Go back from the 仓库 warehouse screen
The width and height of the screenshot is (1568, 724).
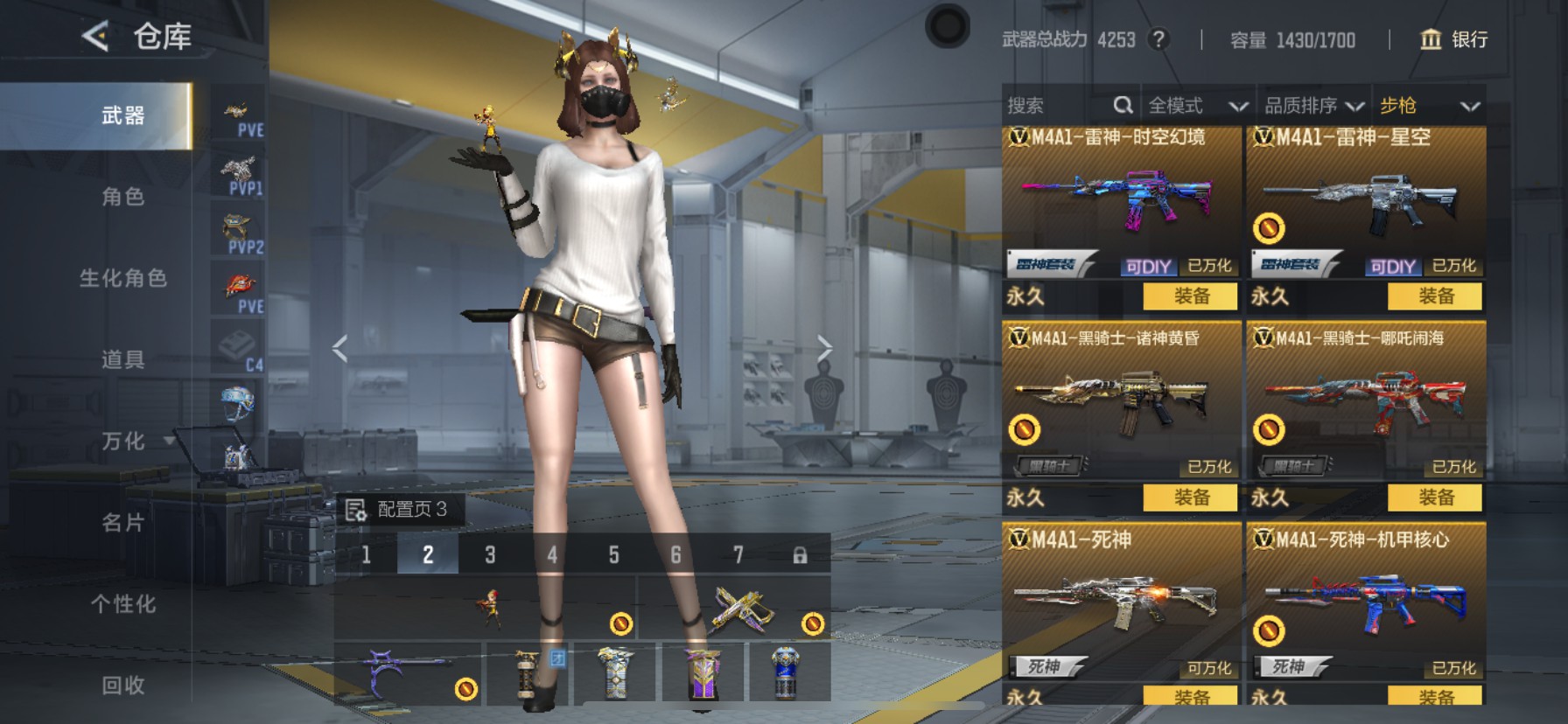(x=95, y=37)
